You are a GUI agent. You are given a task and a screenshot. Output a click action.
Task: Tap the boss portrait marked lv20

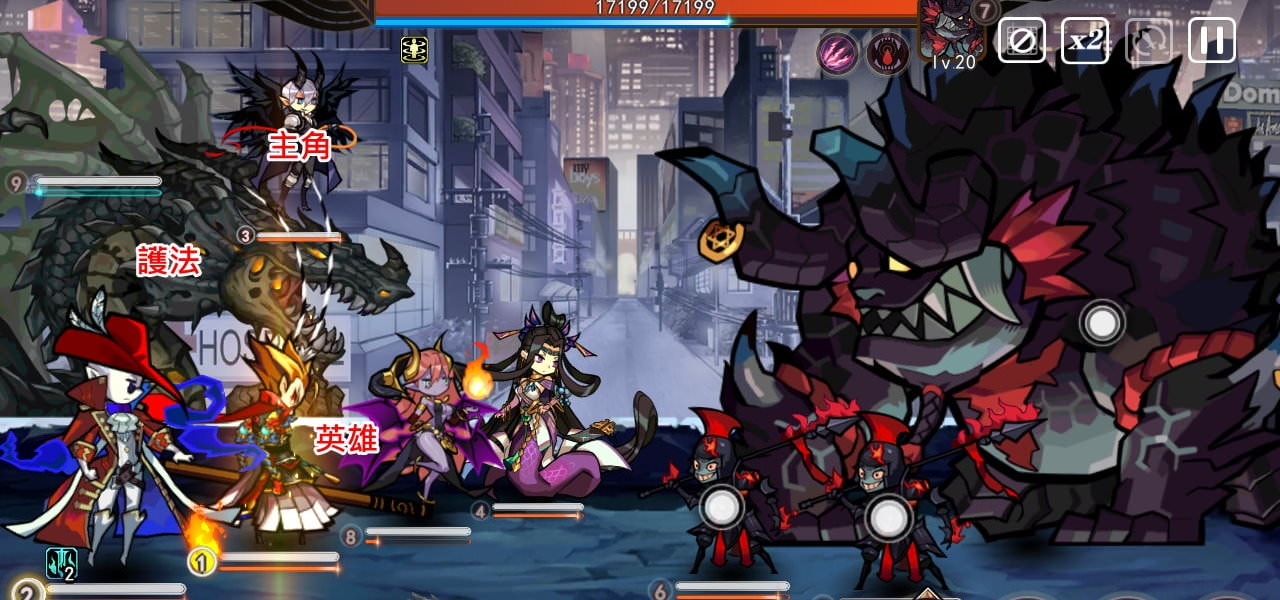click(x=950, y=30)
